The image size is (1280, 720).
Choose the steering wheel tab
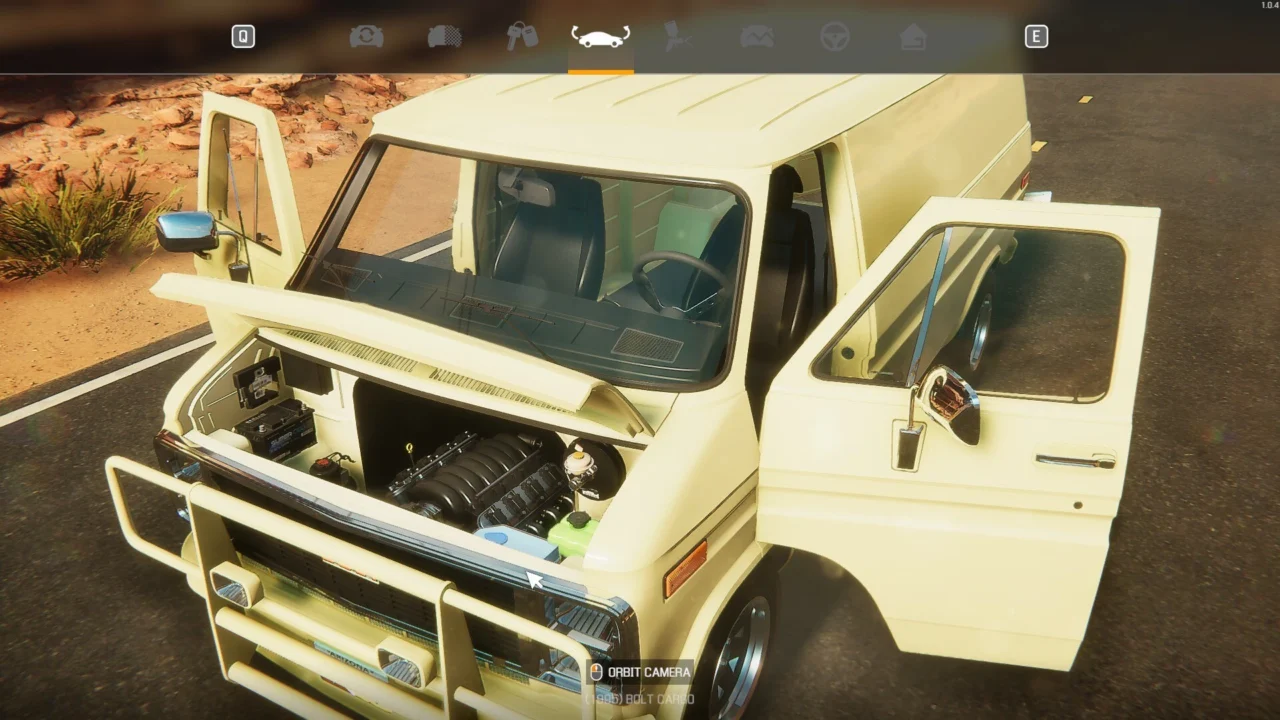click(835, 37)
